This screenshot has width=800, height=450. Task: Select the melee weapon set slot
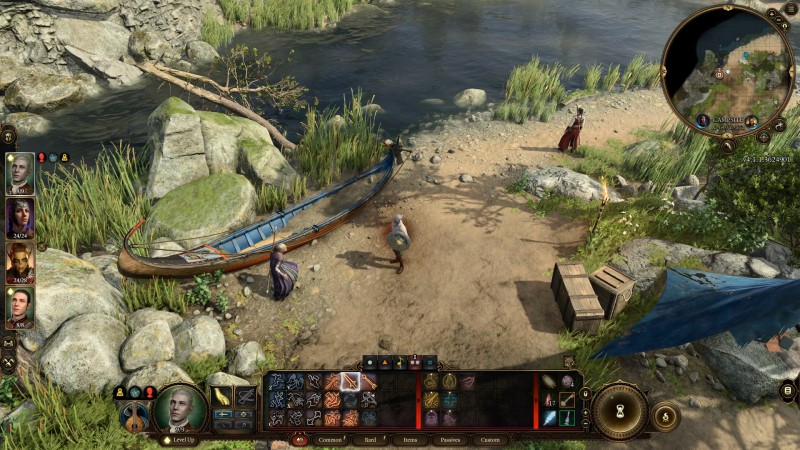pyautogui.click(x=222, y=397)
